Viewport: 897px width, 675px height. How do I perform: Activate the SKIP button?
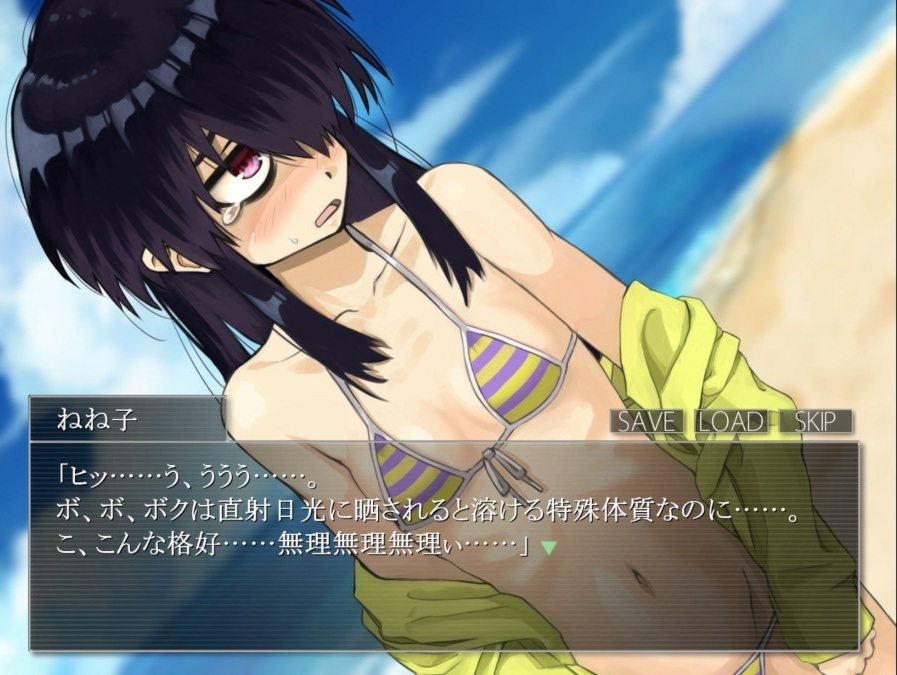click(816, 421)
